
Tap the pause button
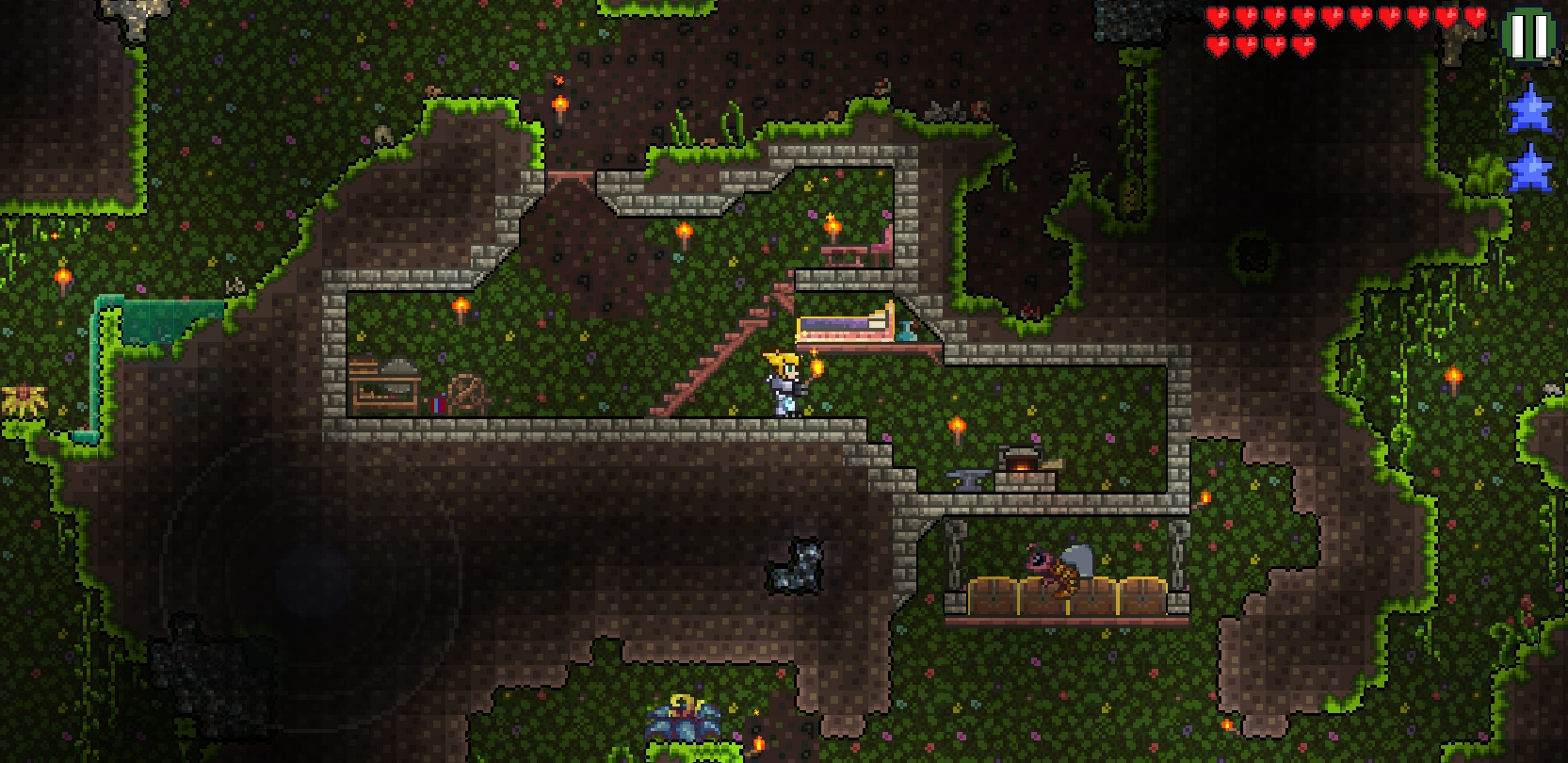point(1530,35)
